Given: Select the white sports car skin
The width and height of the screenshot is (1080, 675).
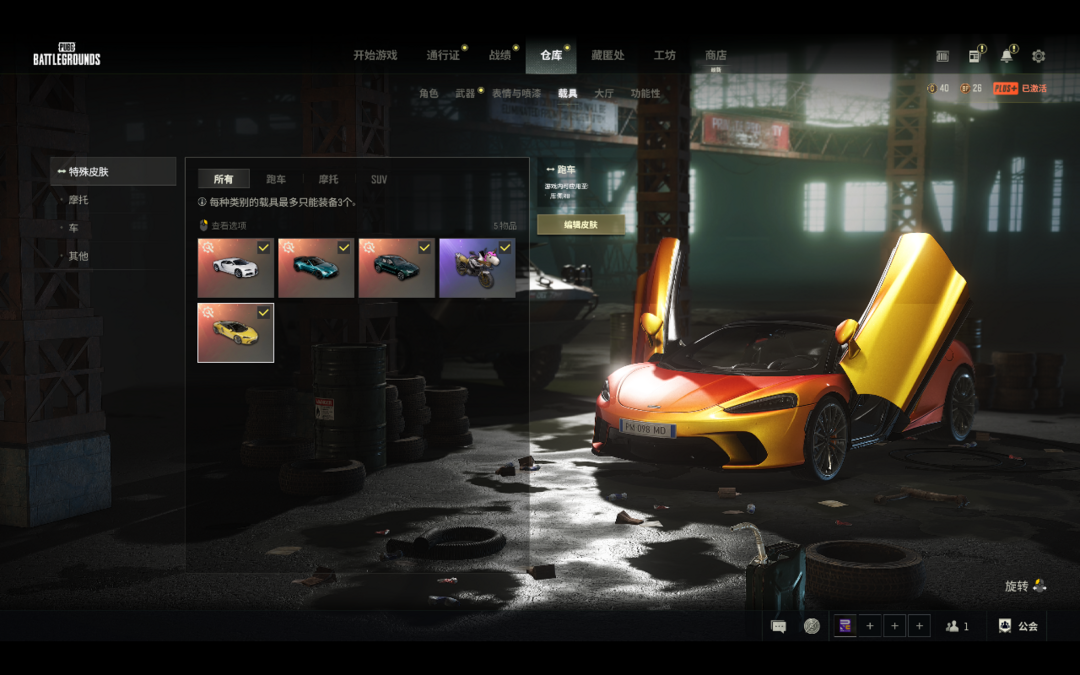Looking at the screenshot, I should 236,268.
